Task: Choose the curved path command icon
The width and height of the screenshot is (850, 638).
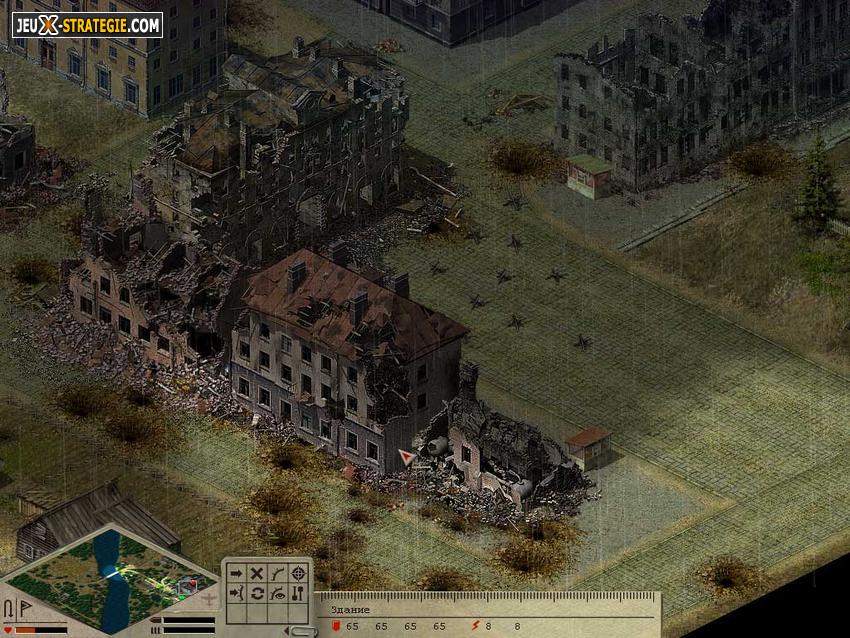Action: [277, 573]
